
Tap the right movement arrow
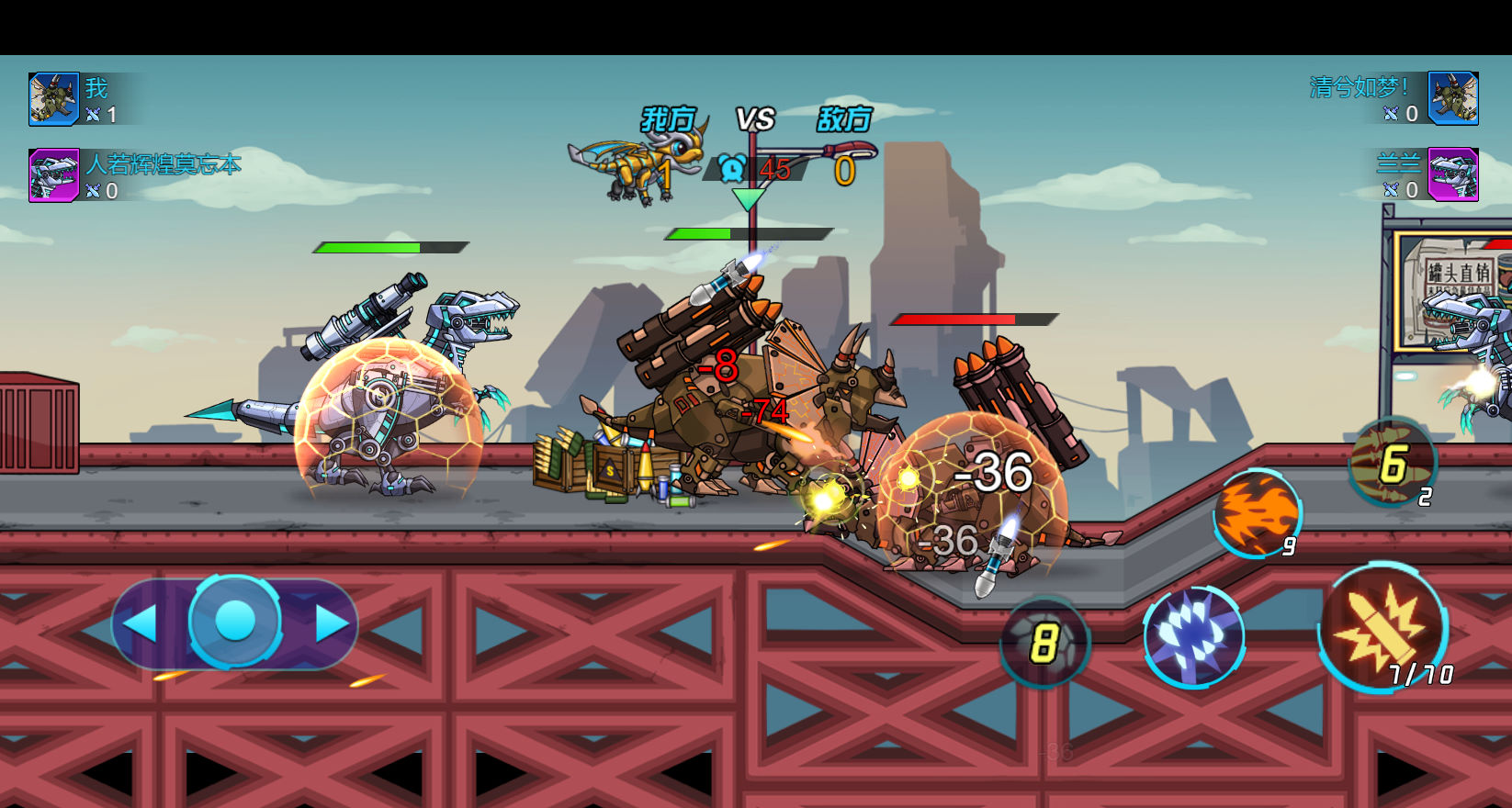tap(332, 623)
